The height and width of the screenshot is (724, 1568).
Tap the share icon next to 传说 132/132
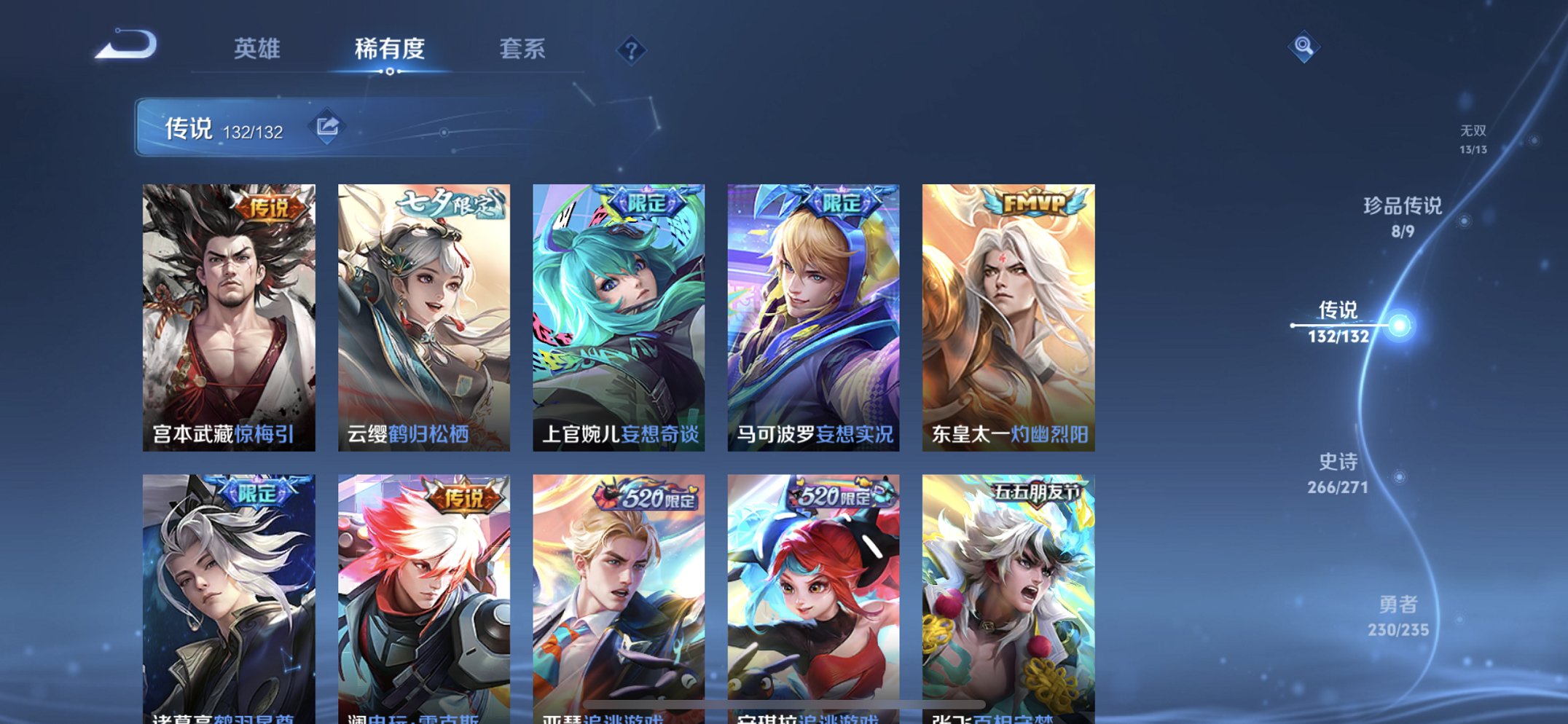[328, 125]
